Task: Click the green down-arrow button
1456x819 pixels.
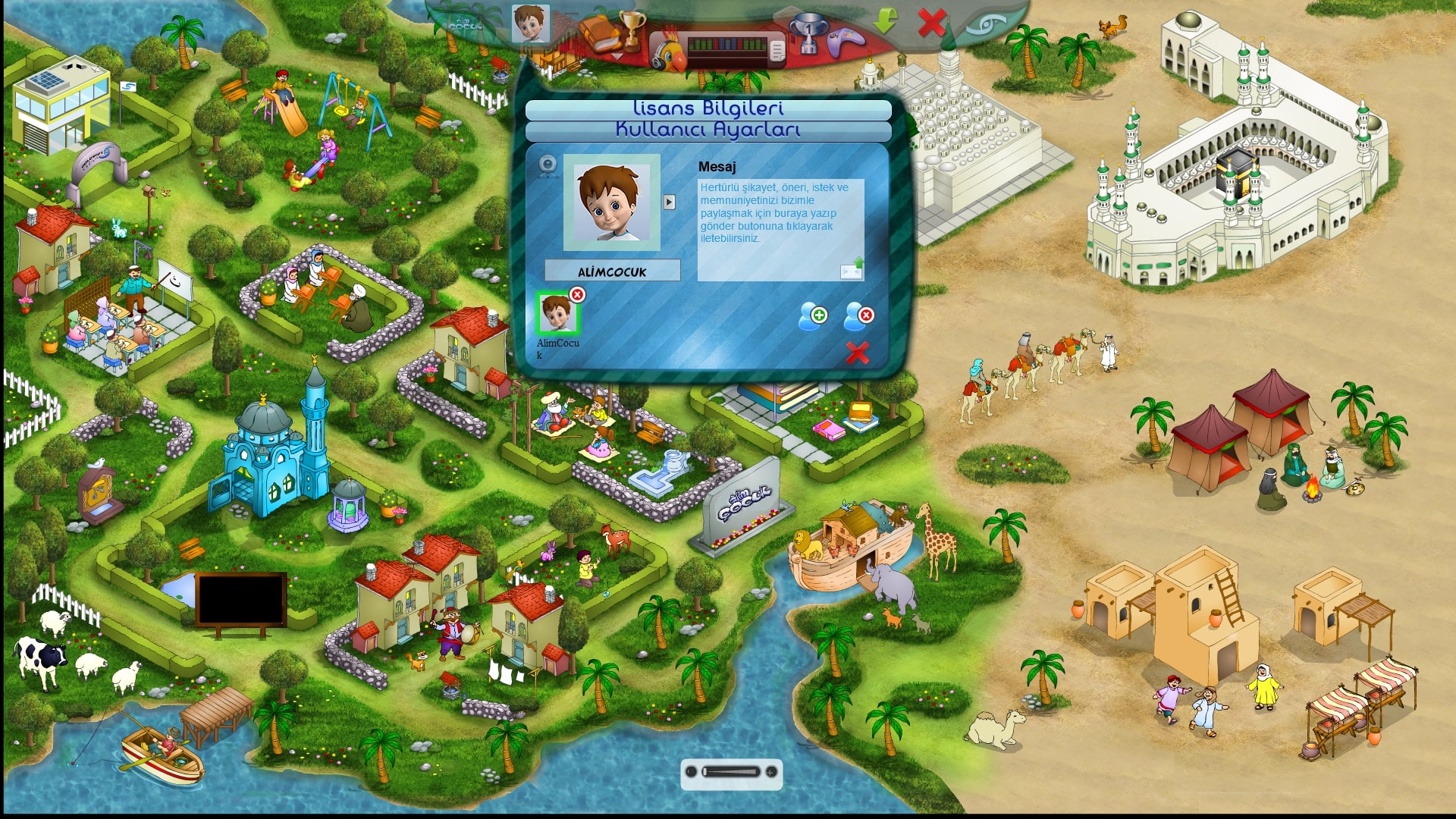Action: click(885, 21)
